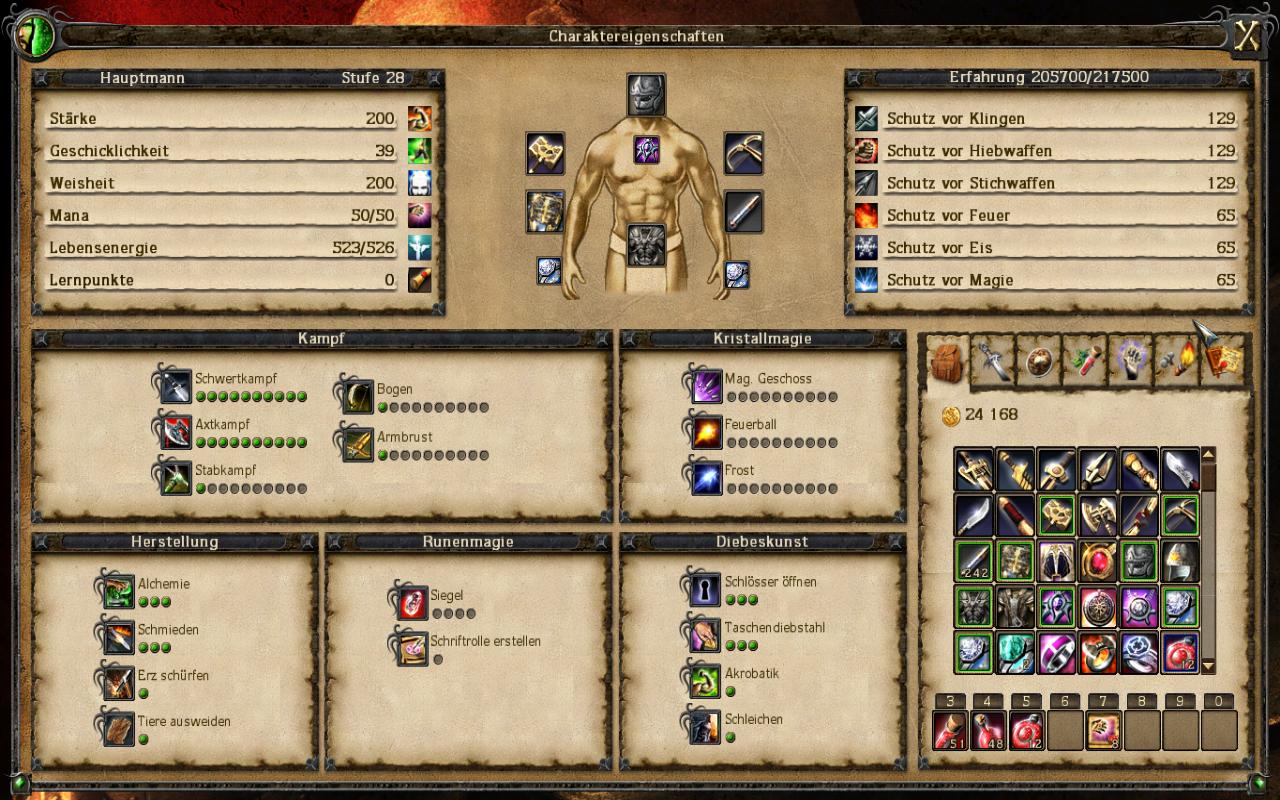
Task: Select the scroll in hotbar slot 7
Action: coord(1103,730)
